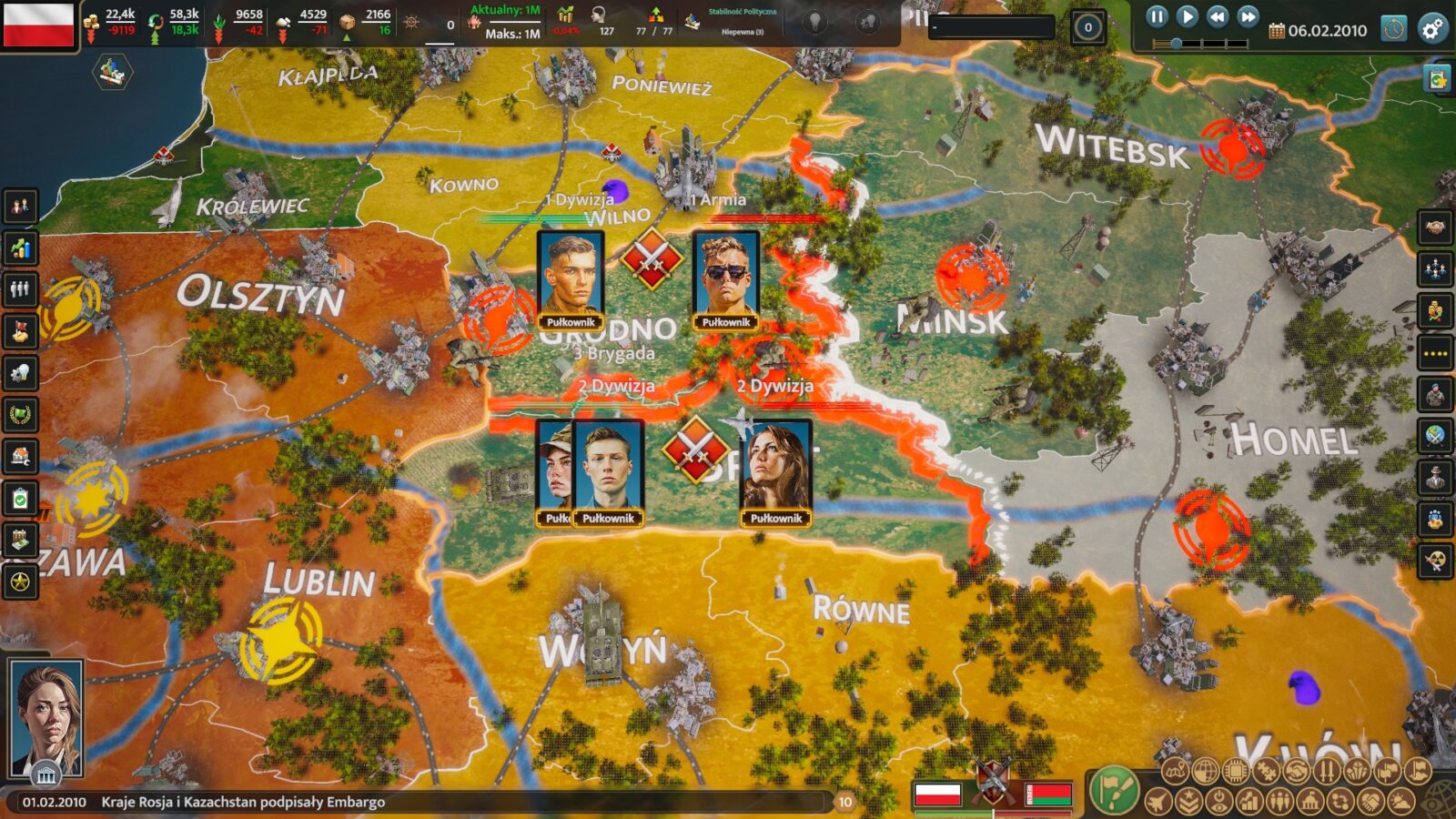Open the clipboard checkmark tasks panel
The image size is (1456, 819).
[x=20, y=498]
